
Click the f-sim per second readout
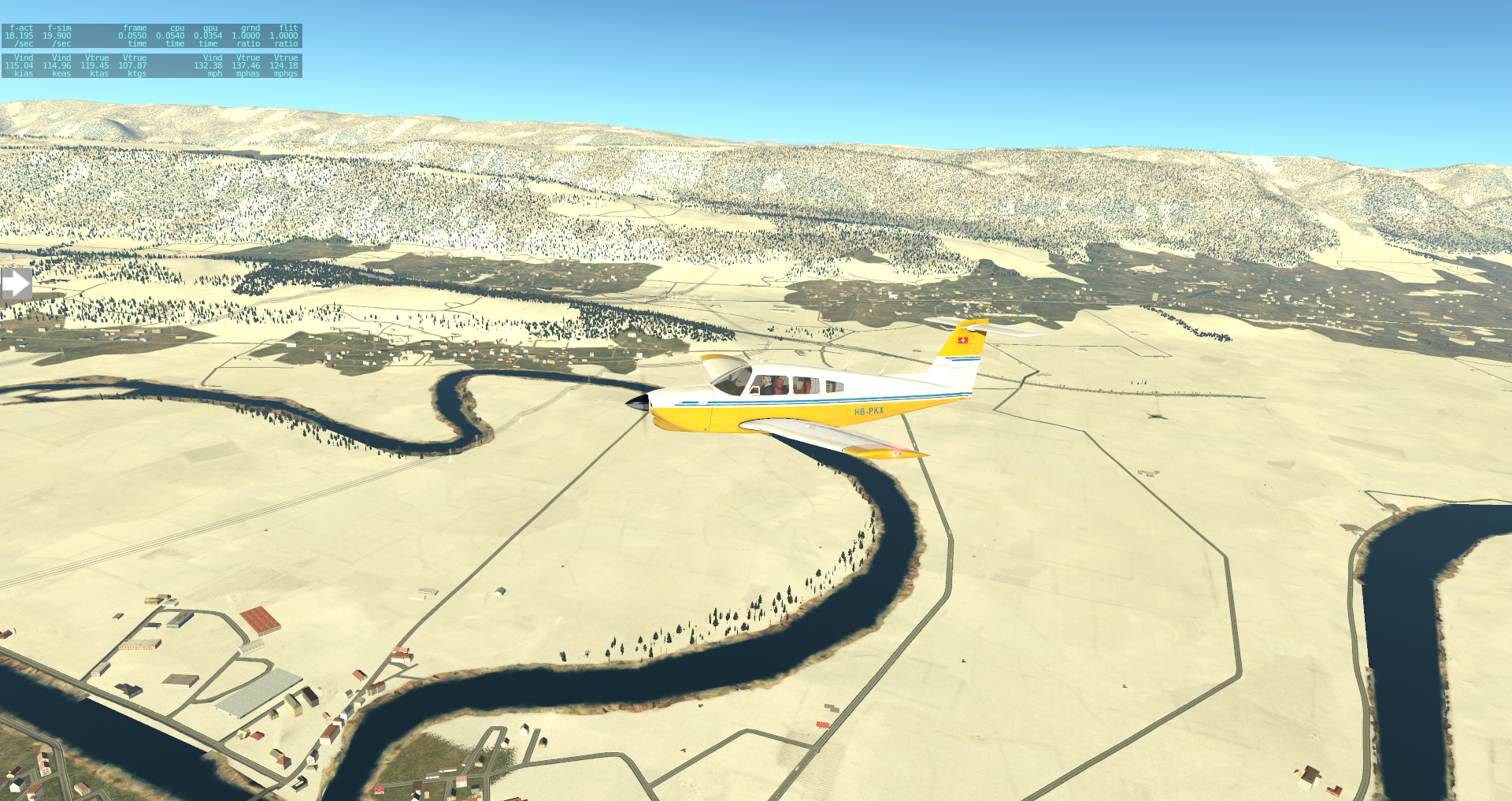pyautogui.click(x=55, y=35)
